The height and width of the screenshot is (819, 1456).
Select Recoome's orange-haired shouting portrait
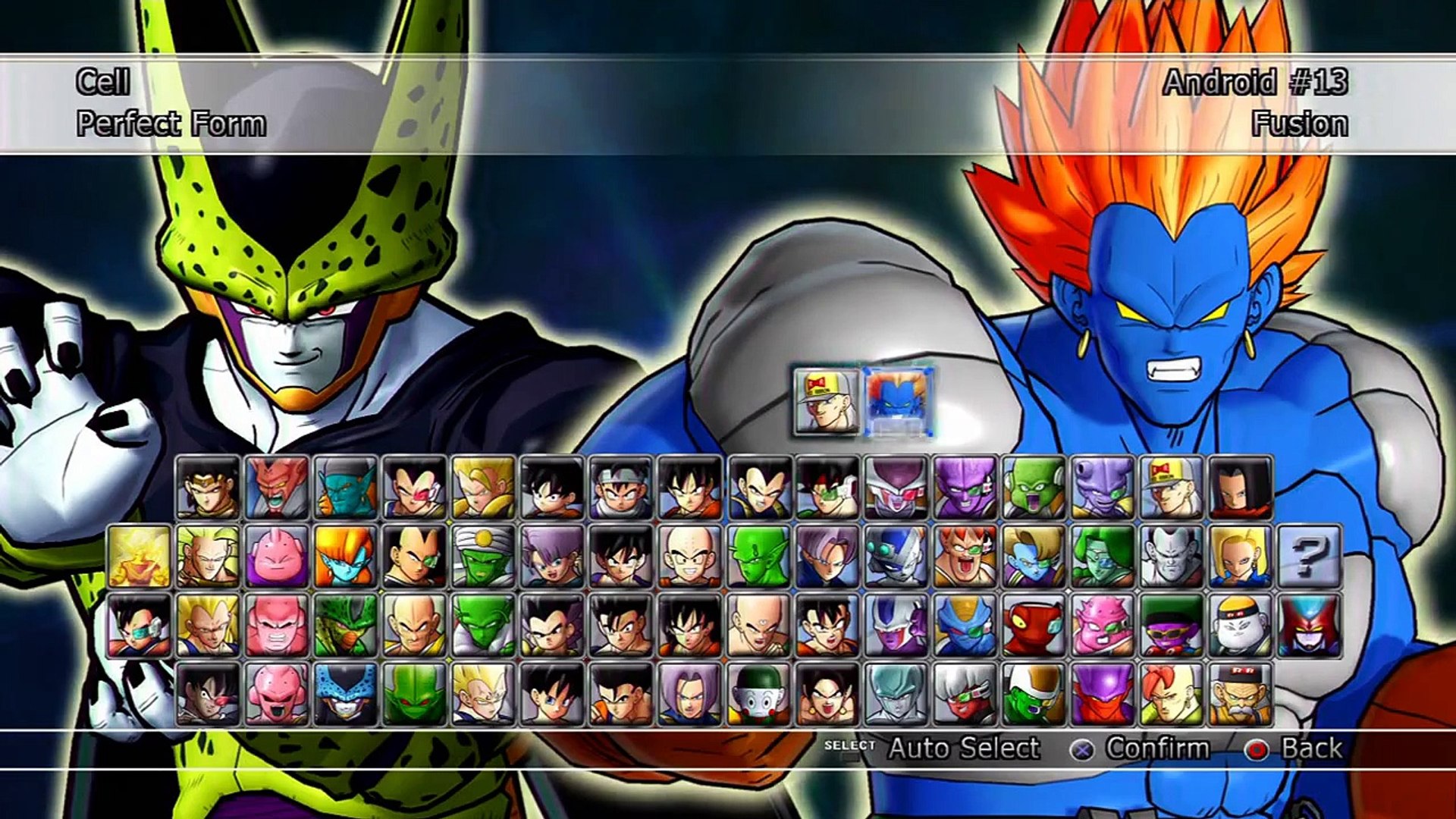[x=965, y=557]
